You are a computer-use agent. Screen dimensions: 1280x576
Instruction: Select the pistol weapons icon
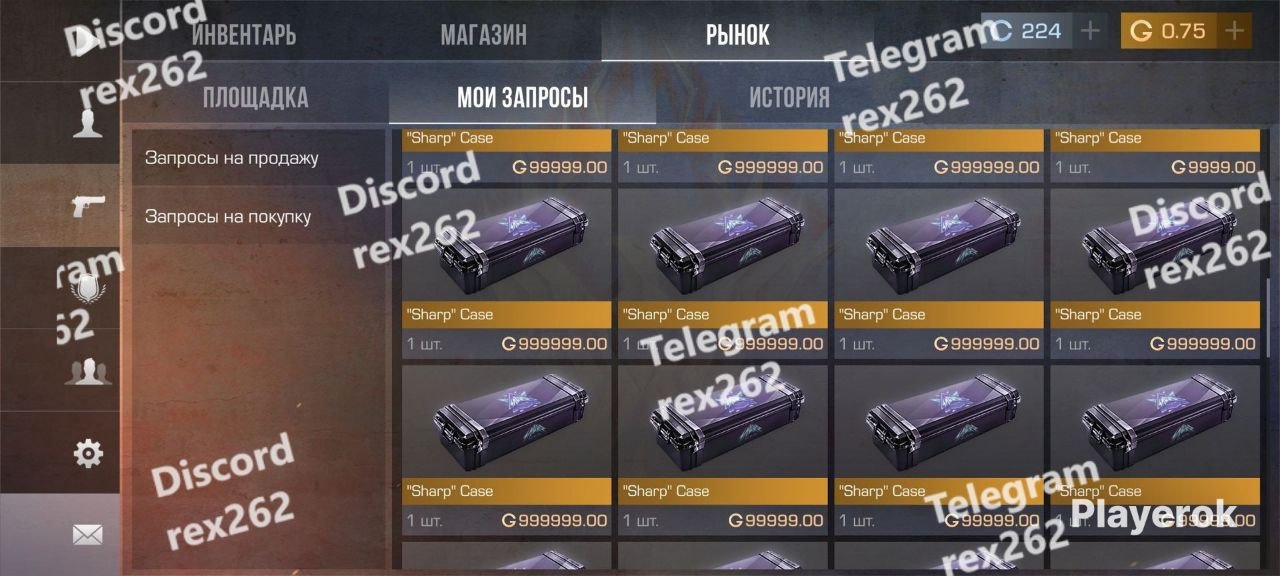(x=88, y=206)
